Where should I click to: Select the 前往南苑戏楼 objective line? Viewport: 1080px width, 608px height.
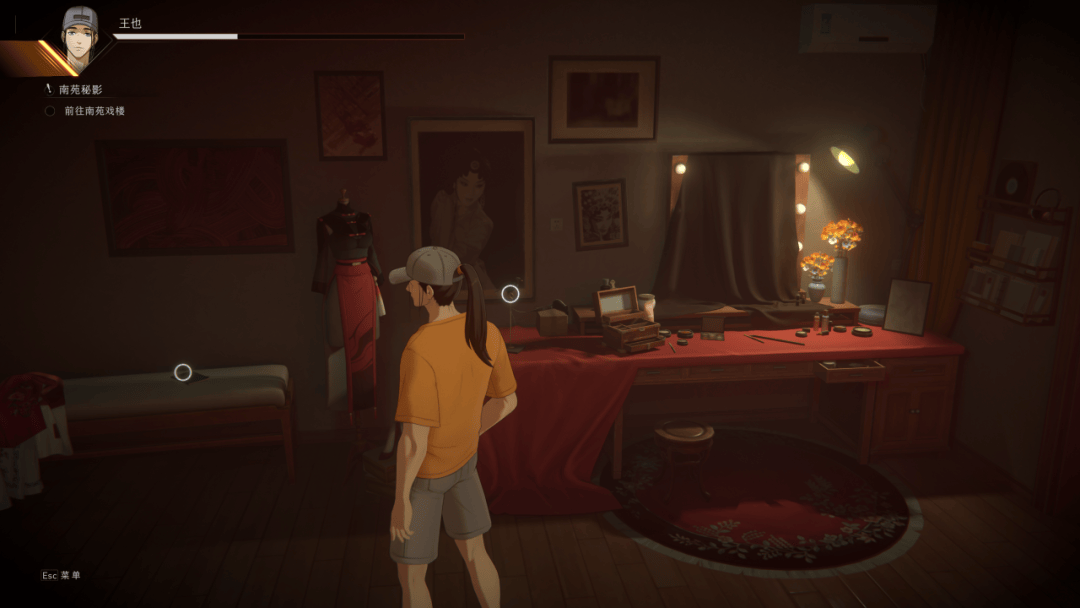pos(94,111)
